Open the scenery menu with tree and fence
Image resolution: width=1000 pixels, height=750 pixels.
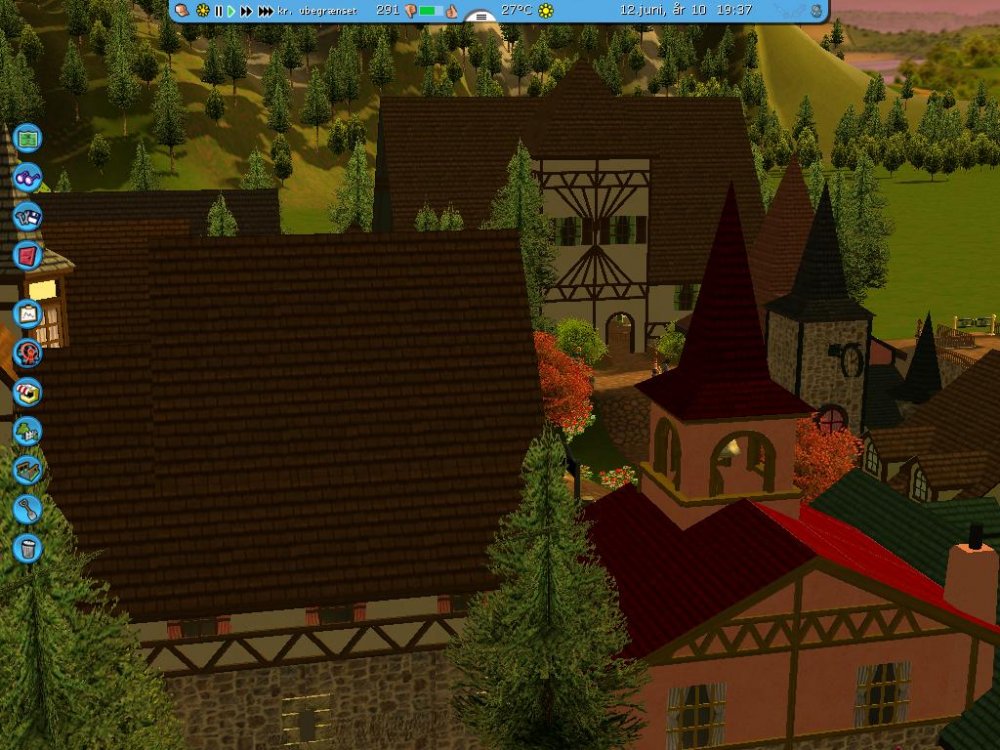tap(27, 430)
